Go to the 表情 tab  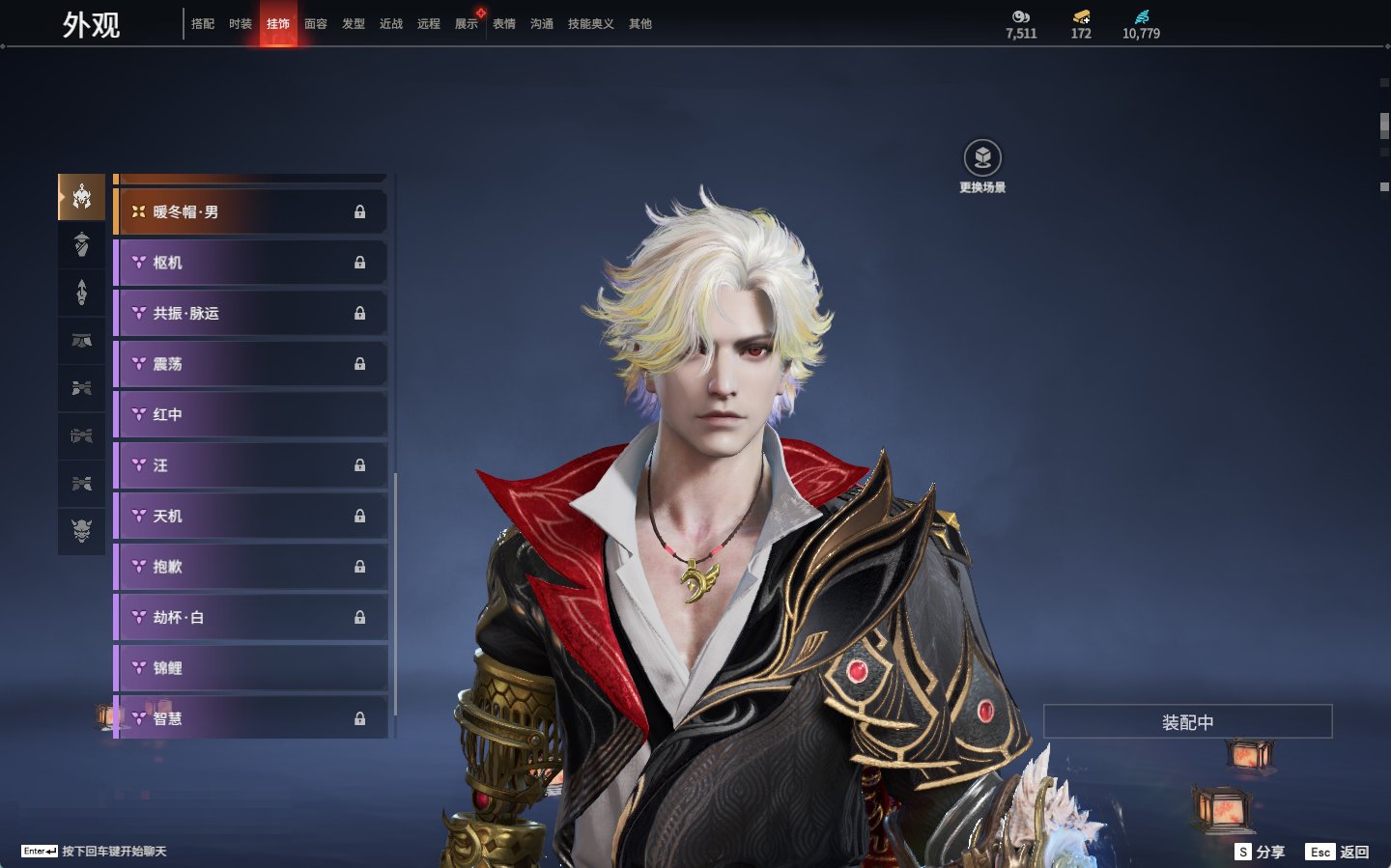pyautogui.click(x=504, y=24)
